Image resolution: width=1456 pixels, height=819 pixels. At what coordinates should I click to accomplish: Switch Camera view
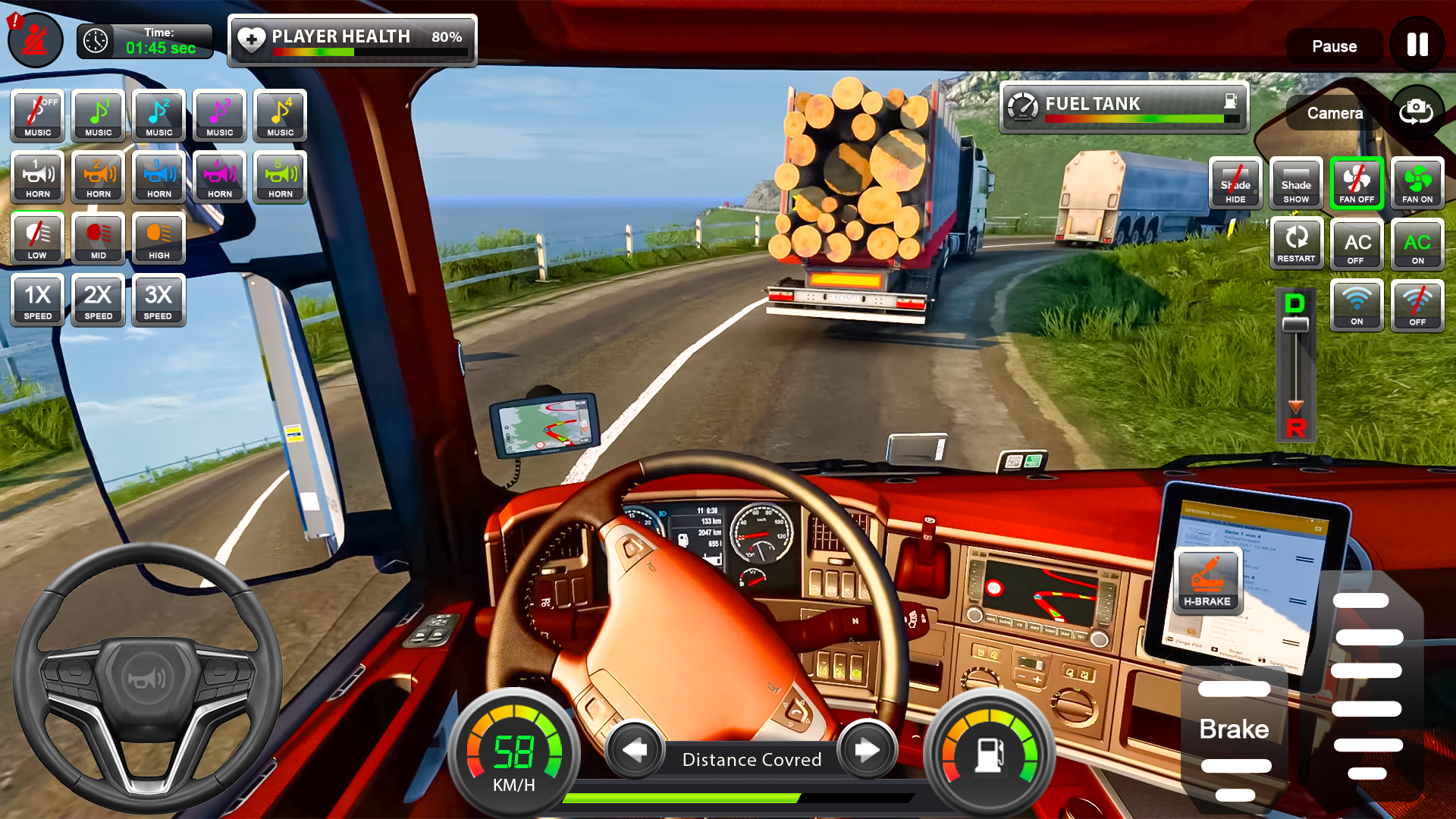(1335, 112)
